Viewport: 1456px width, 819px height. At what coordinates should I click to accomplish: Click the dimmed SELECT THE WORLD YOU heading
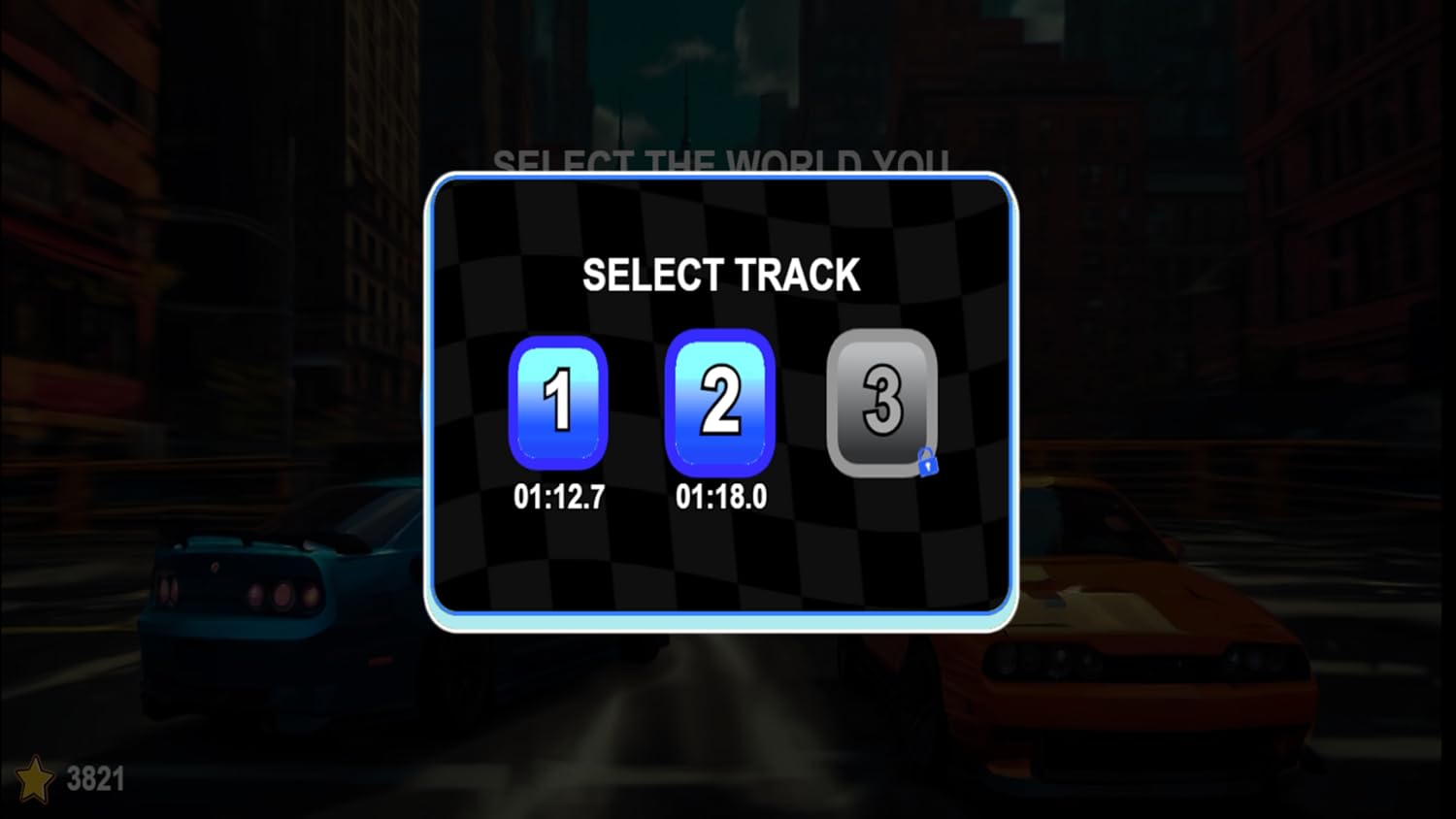tap(723, 163)
